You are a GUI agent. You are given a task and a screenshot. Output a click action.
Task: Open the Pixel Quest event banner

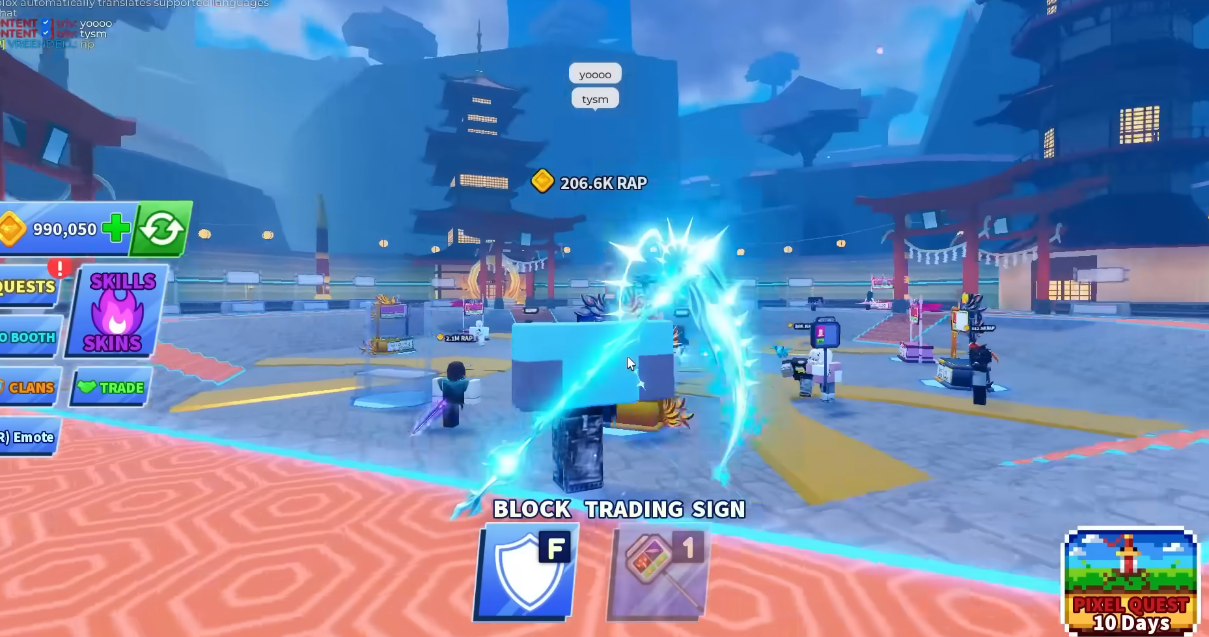[1131, 581]
